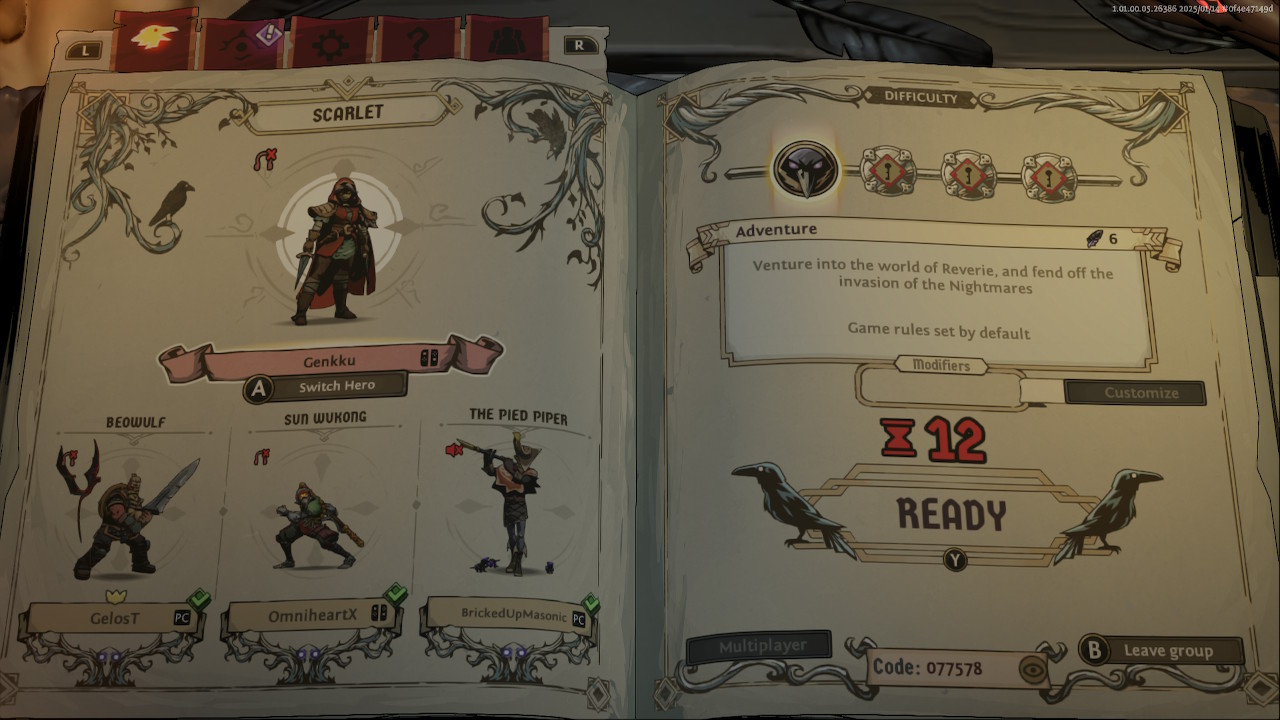Toggle the lobby code visibility eye
This screenshot has height=720, width=1280.
point(1033,667)
